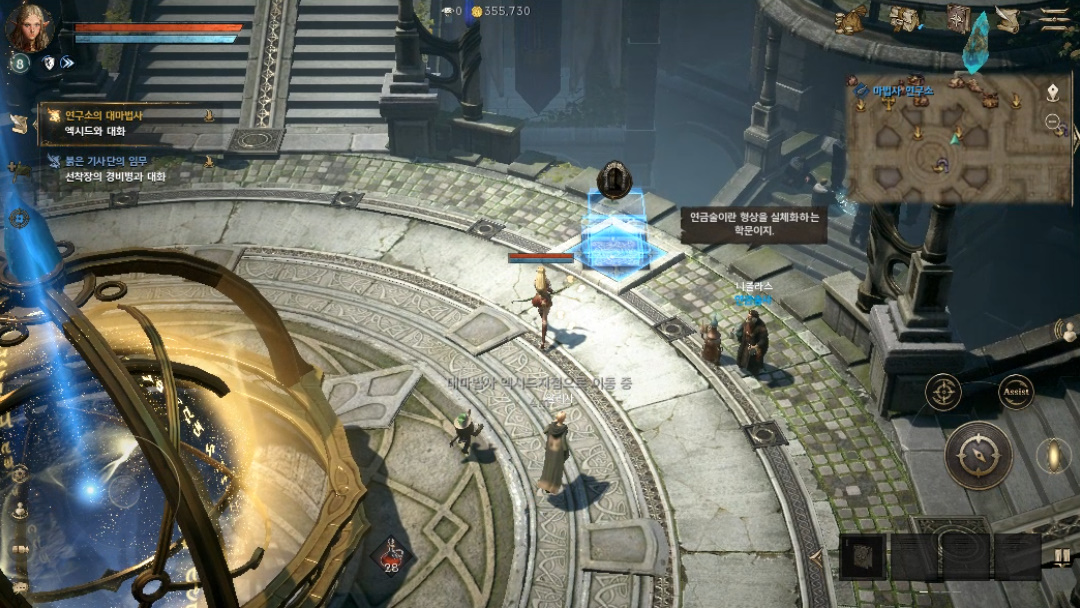Image resolution: width=1080 pixels, height=608 pixels.
Task: Select the book item quick slot
Action: coord(862,557)
